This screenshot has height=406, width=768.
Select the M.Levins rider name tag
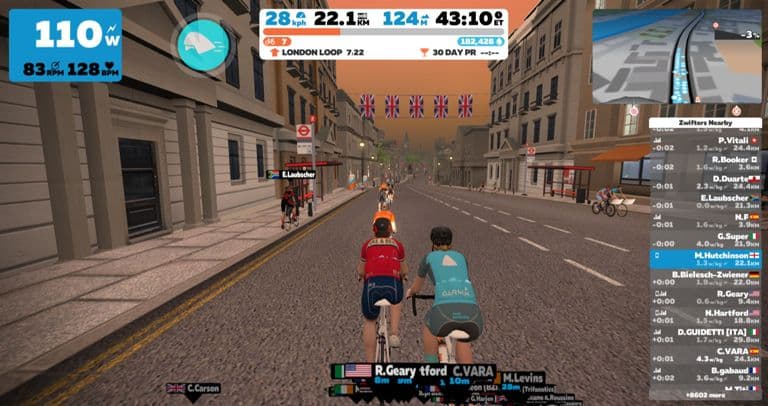point(523,379)
